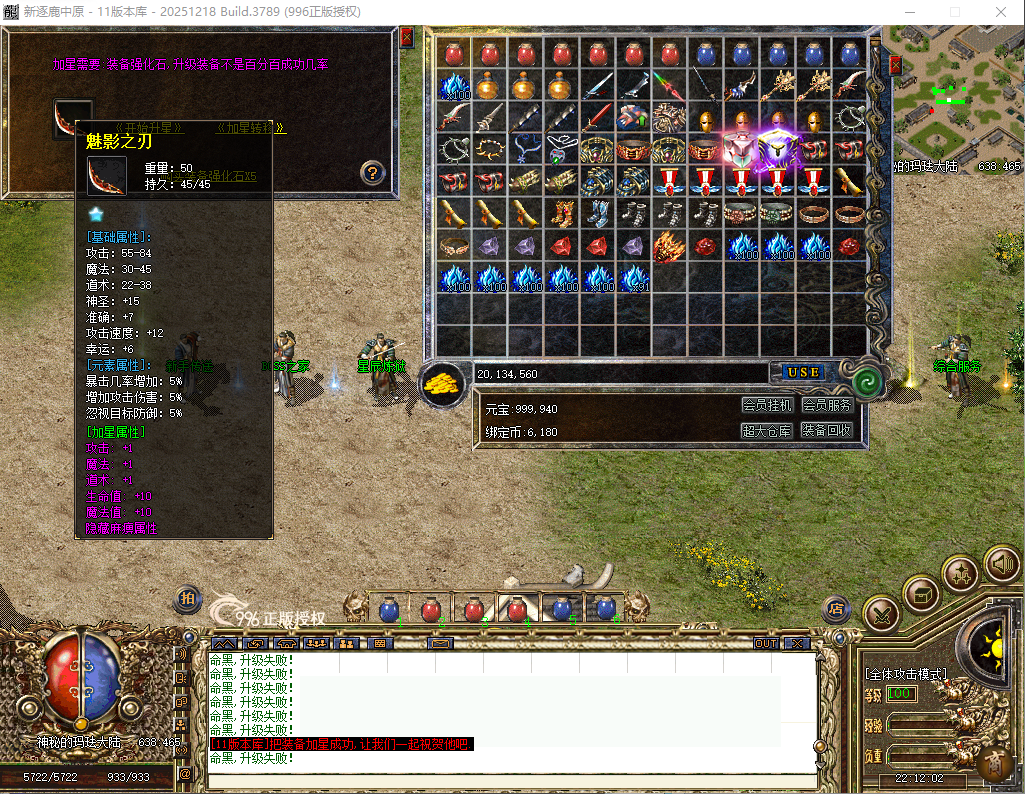
Task: Open the question mark help button
Action: click(372, 172)
